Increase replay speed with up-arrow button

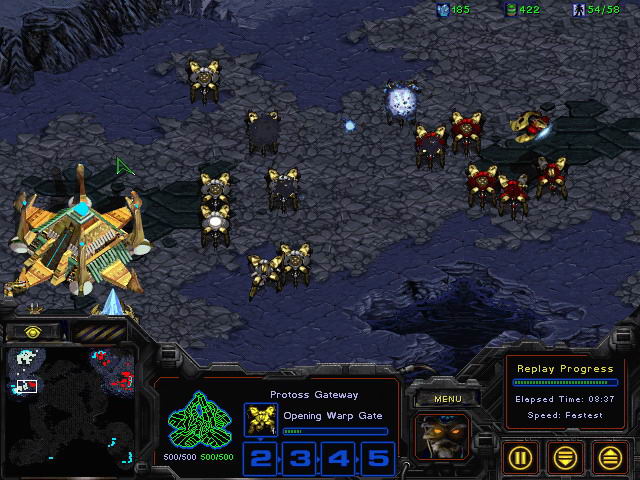pos(611,457)
